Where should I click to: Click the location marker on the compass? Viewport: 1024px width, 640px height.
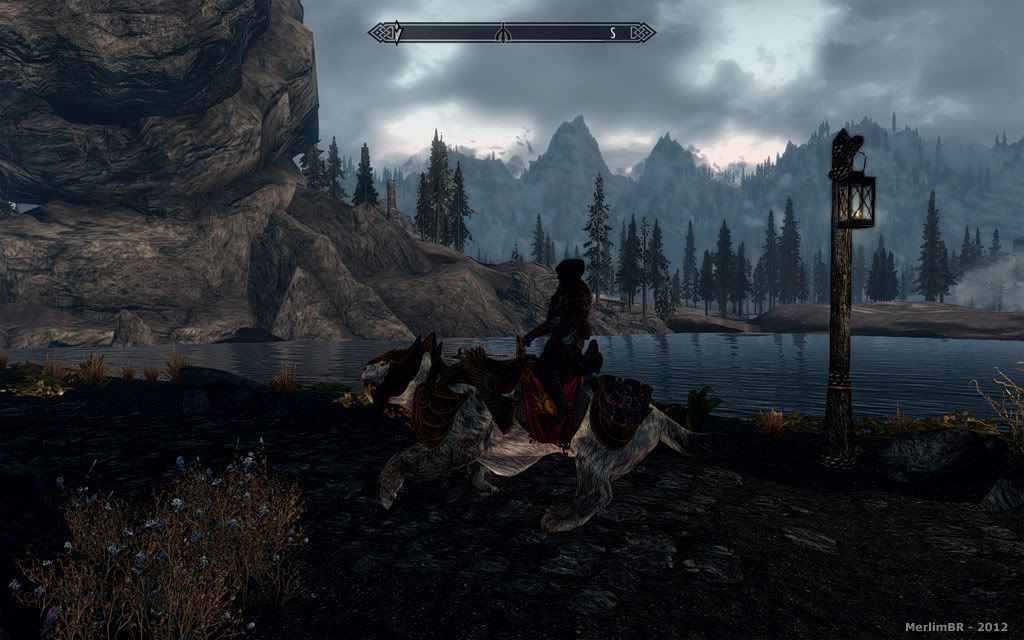tap(505, 34)
